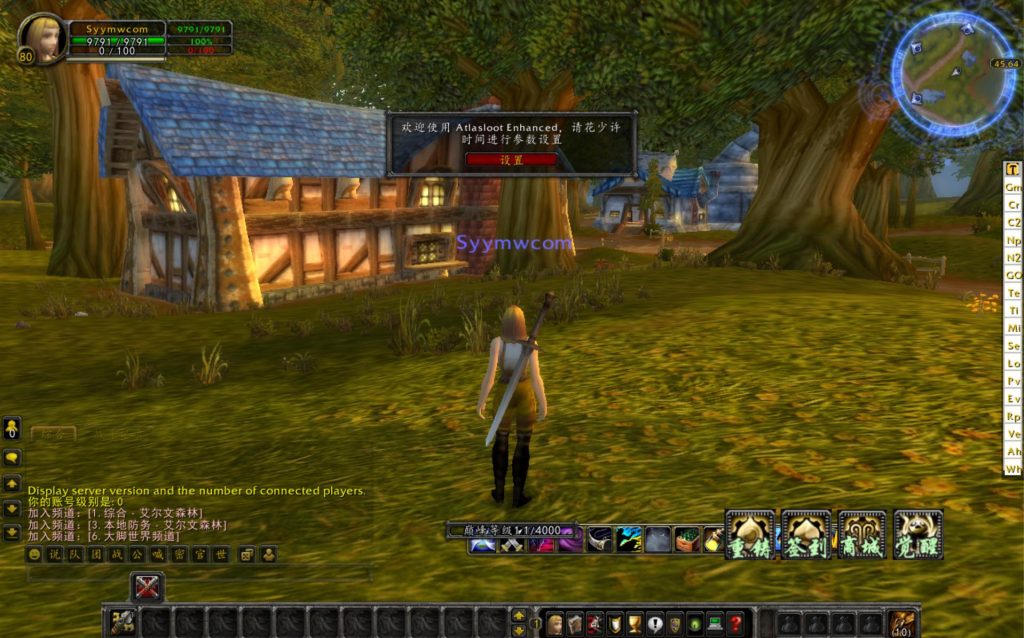Open the quest log exclamation mark button
Screen dimensions: 1024x638
click(x=655, y=624)
